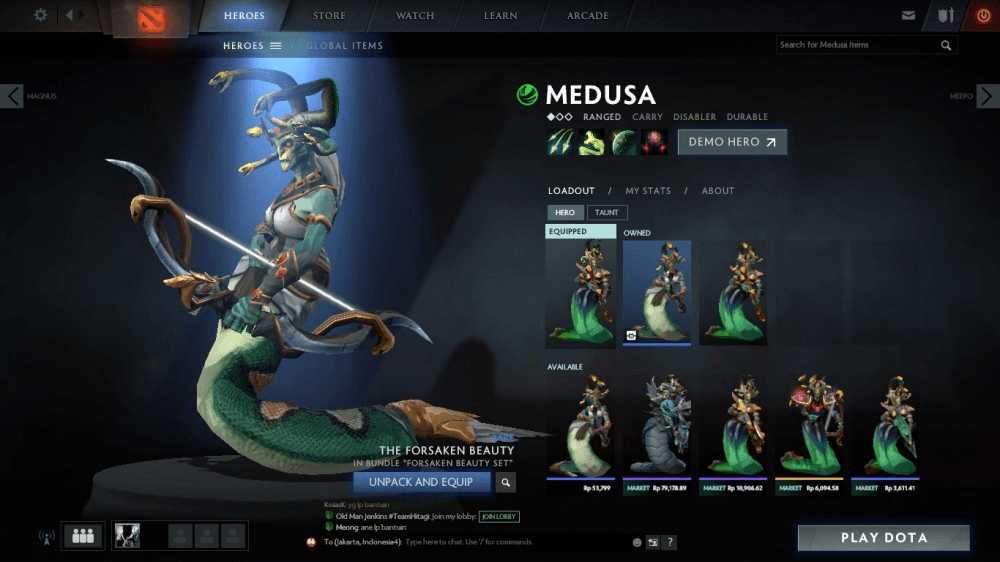
Task: Launch Demo Hero mode
Action: click(x=732, y=142)
